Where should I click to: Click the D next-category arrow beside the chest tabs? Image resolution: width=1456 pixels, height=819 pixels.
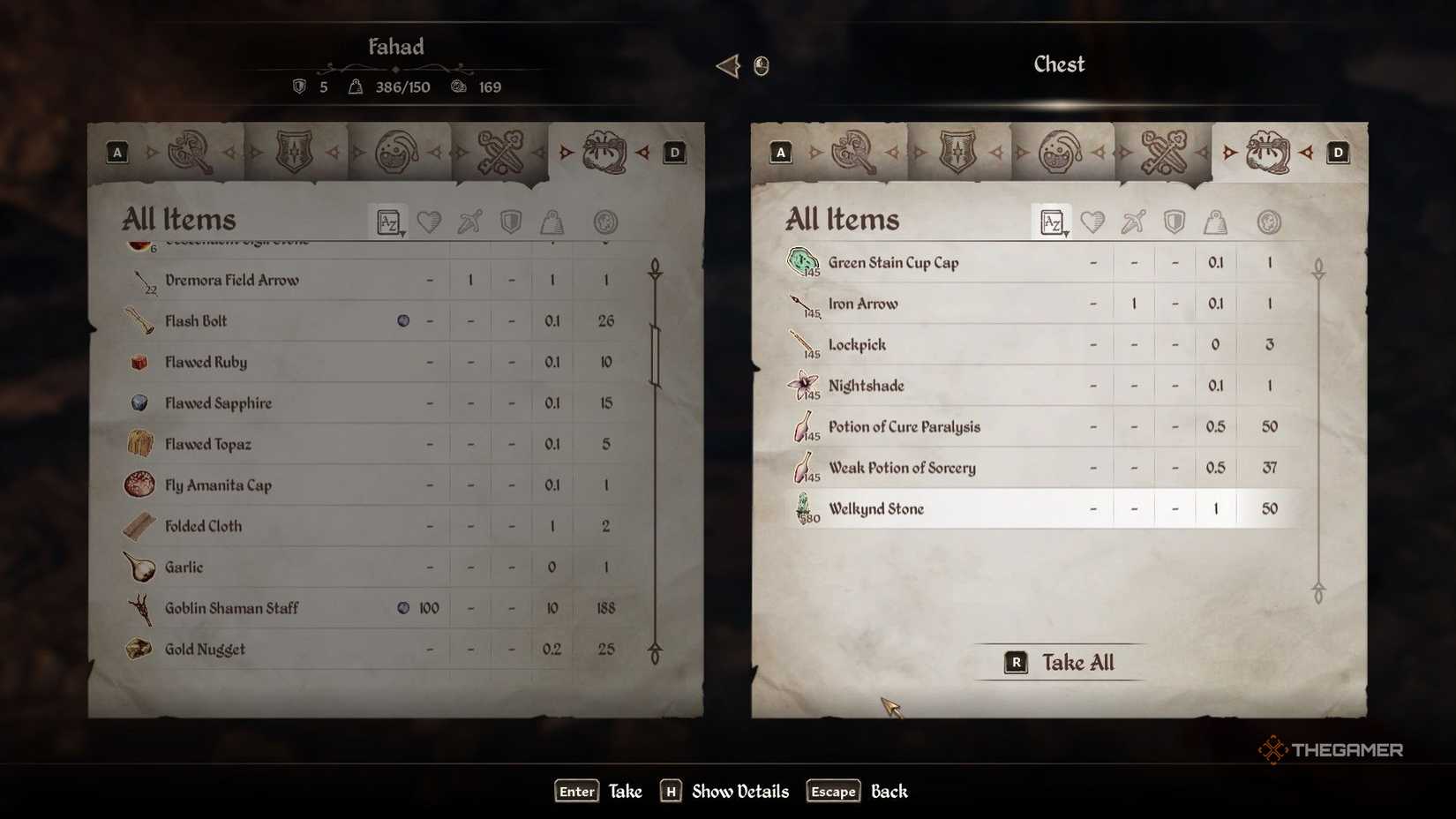(1340, 152)
